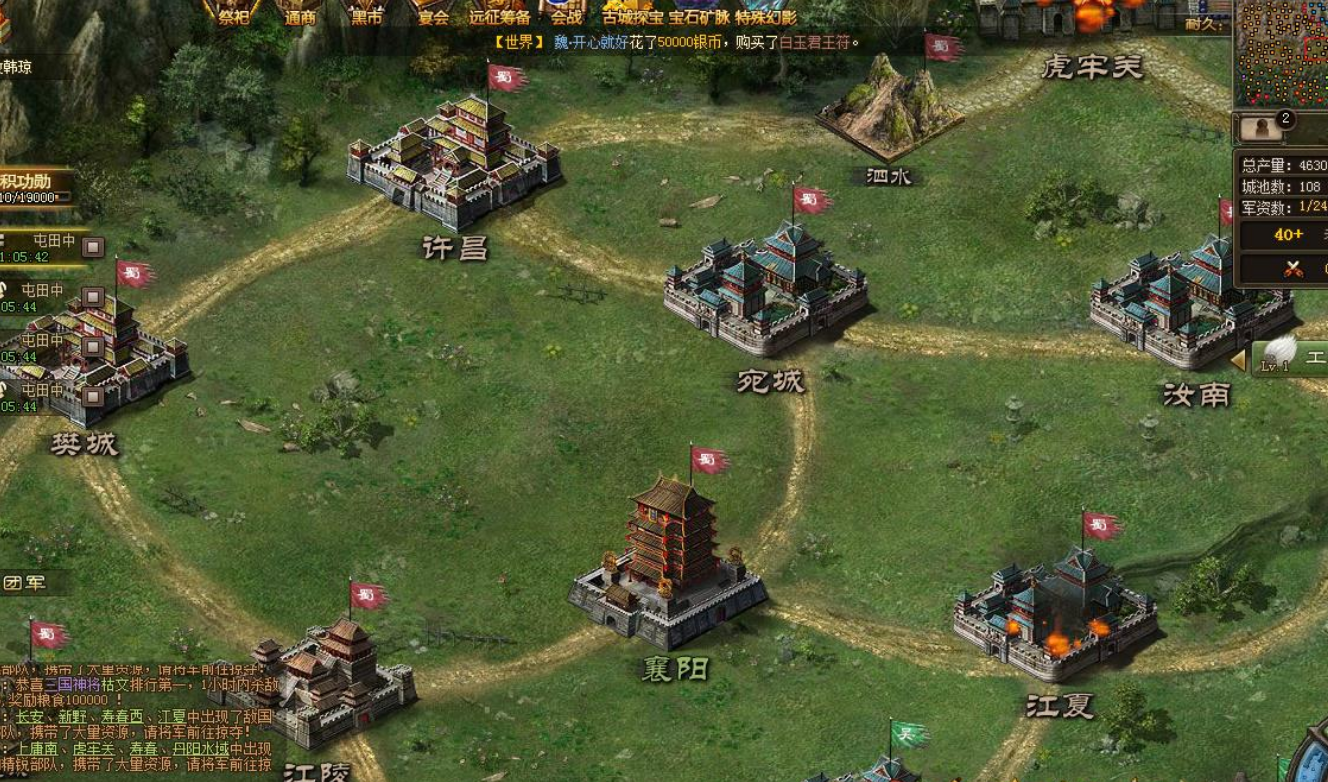This screenshot has height=782, width=1328.
Task: Choose the 宛城 city
Action: point(766,290)
